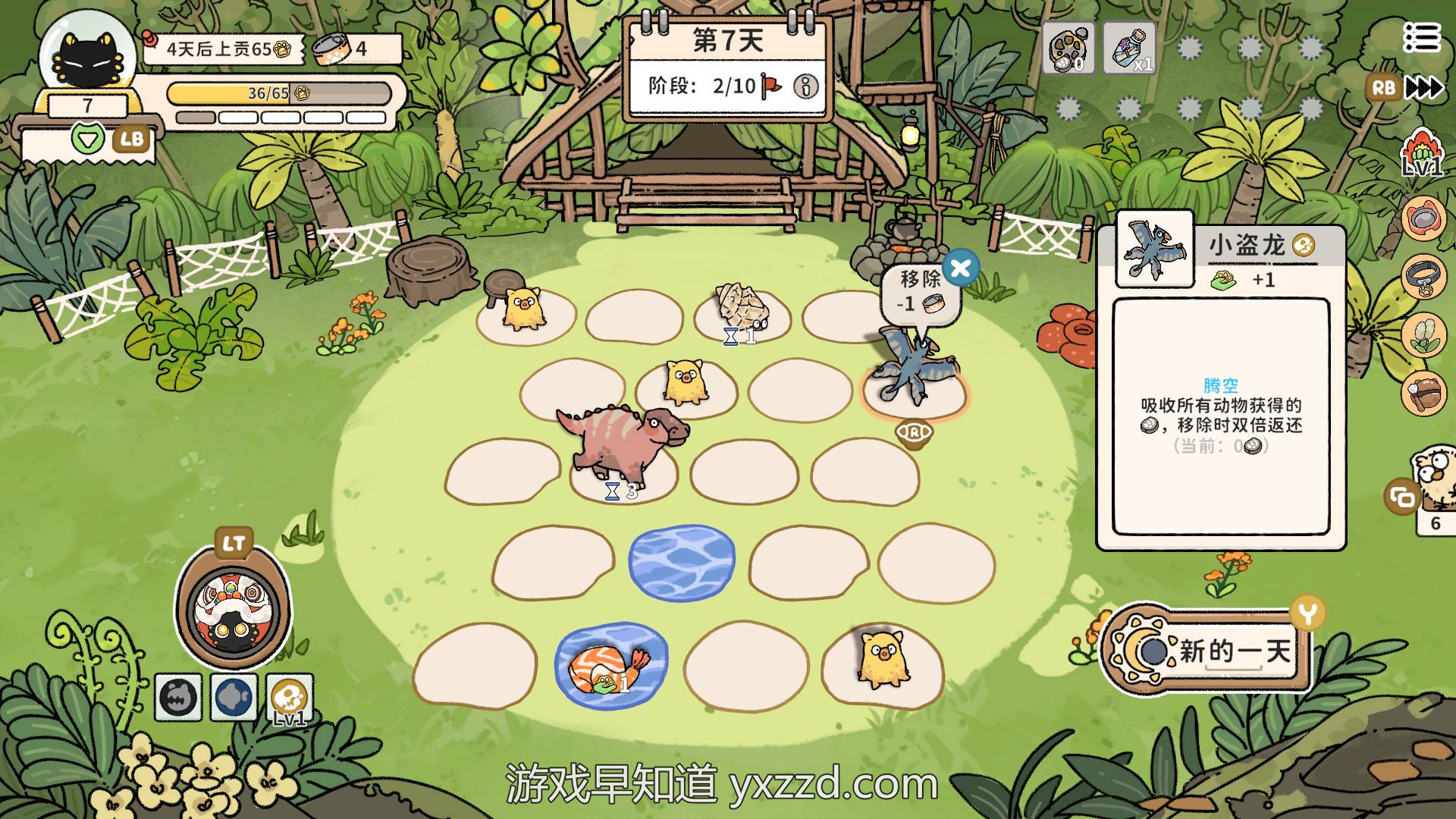Select the spotted rock relic slot
Screen dimensions: 1456x819
tap(1068, 47)
